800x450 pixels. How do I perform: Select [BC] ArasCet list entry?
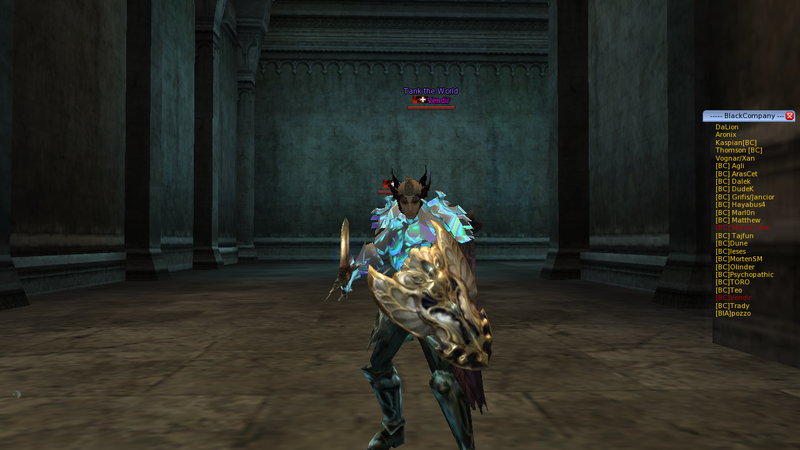click(x=736, y=174)
